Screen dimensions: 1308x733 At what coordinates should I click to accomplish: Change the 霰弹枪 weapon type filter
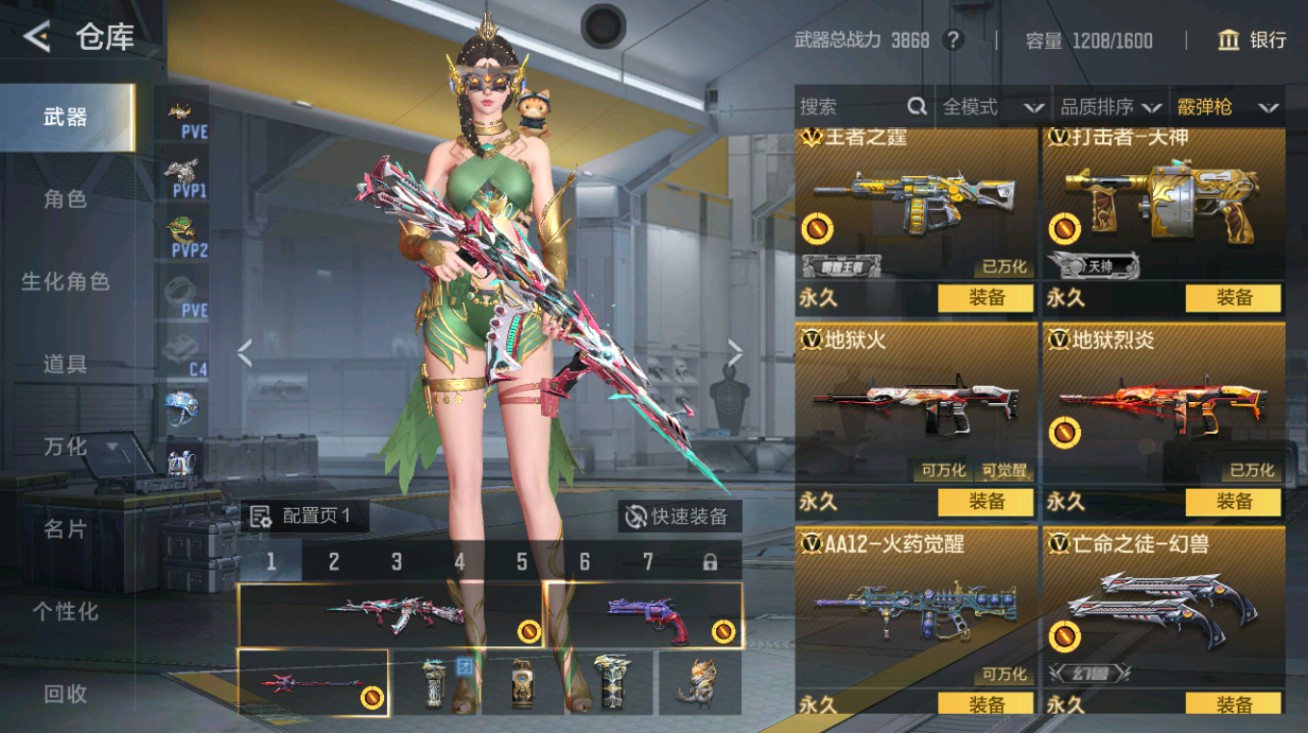[x=1228, y=107]
